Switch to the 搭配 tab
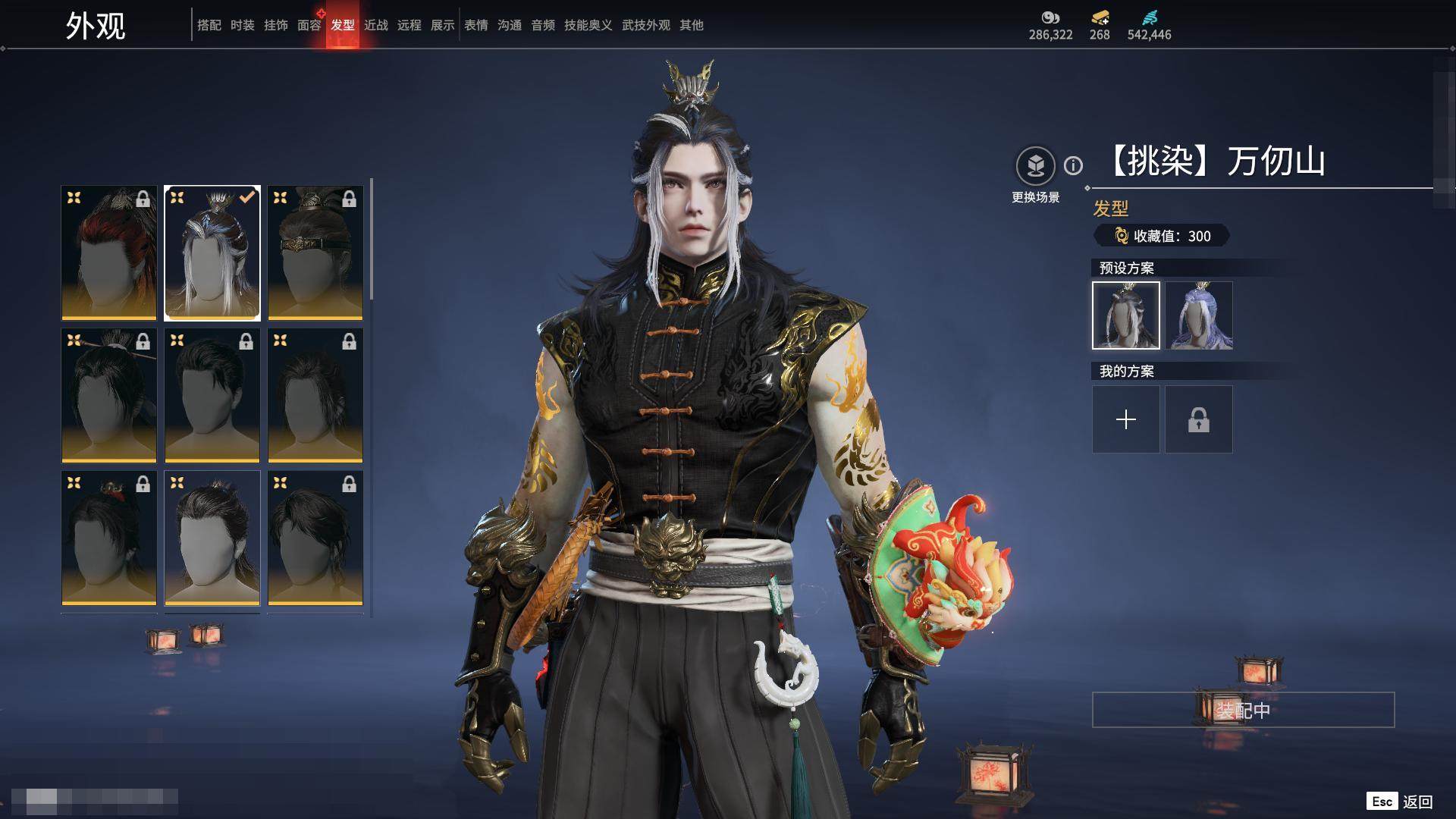Screen dimensions: 1456x819 point(209,25)
